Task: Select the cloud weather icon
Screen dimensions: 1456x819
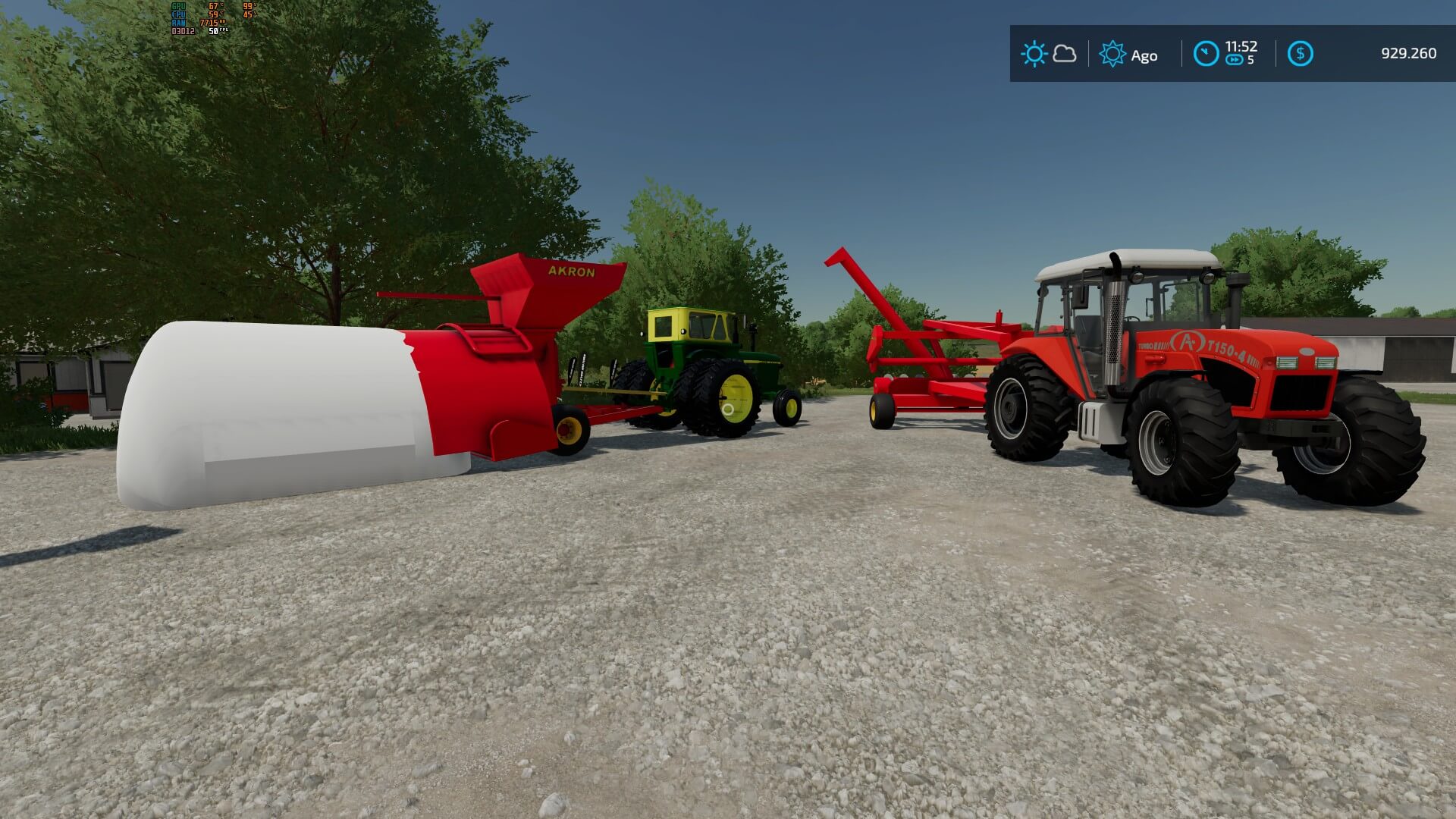Action: pyautogui.click(x=1065, y=54)
